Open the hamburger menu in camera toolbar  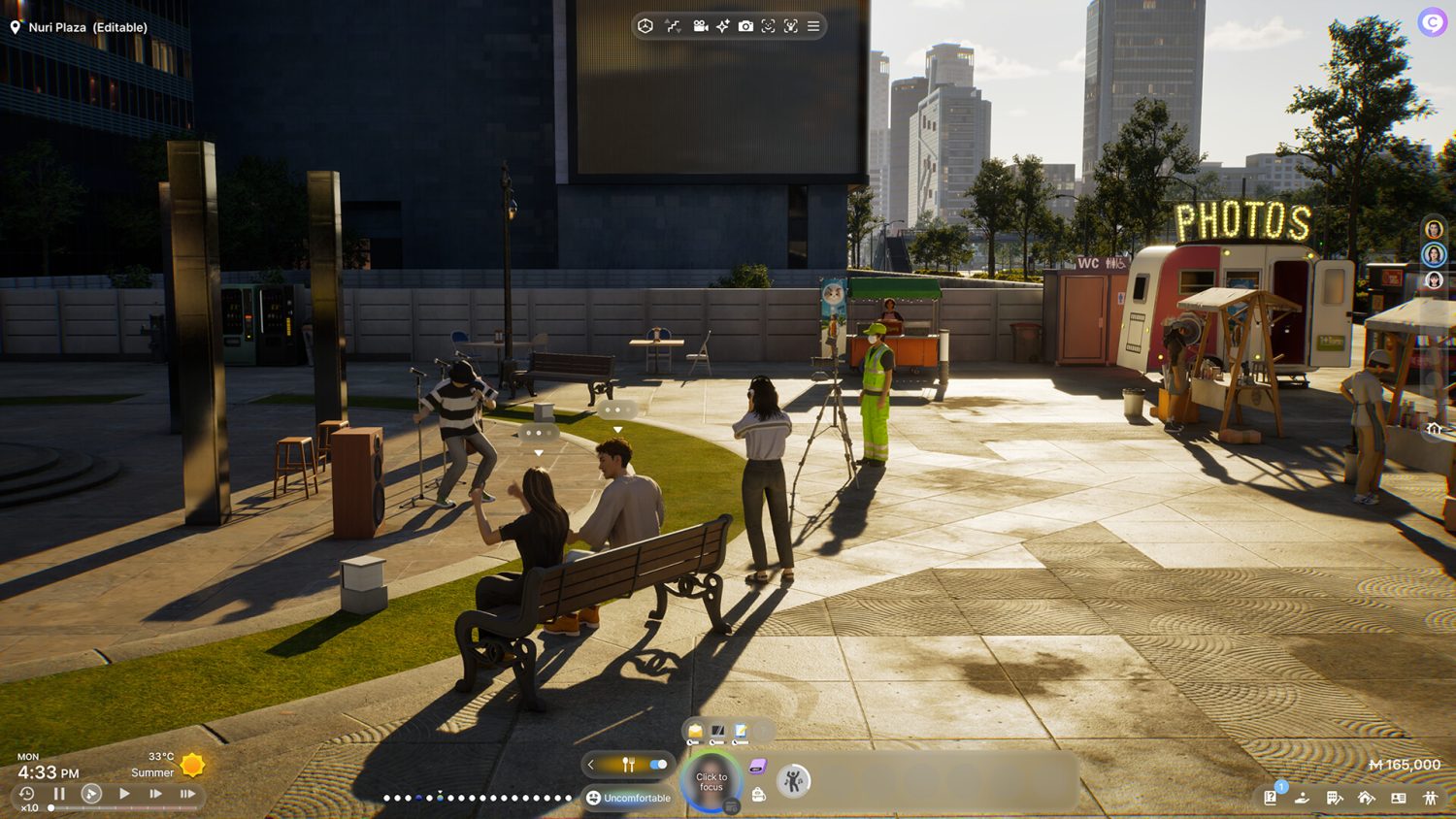coord(813,26)
